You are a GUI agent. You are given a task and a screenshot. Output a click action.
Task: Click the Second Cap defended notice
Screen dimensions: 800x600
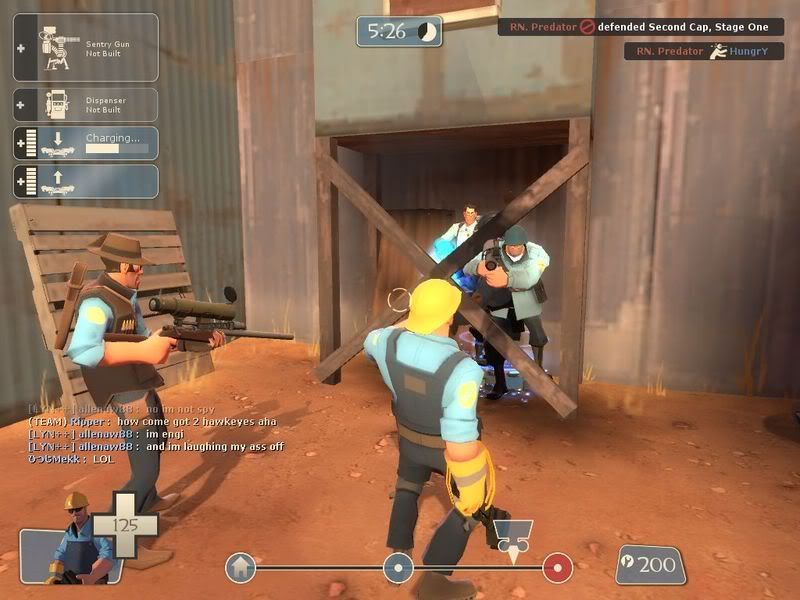(x=640, y=27)
